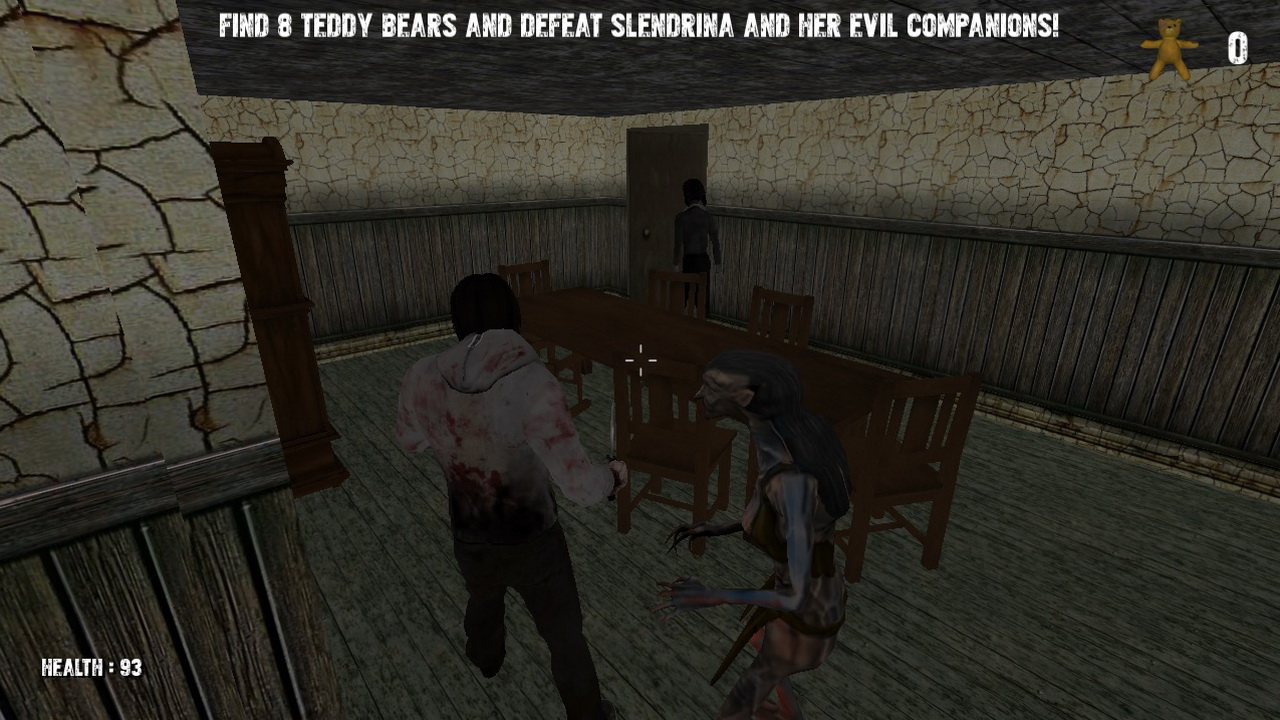The image size is (1280, 720).
Task: Click the objective banner text at top
Action: click(640, 27)
